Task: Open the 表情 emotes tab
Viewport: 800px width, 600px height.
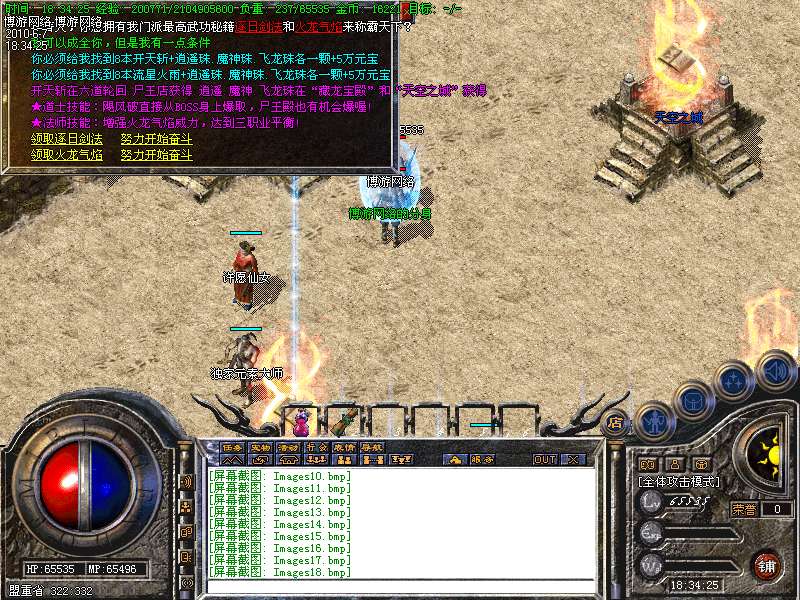Action: click(x=344, y=447)
